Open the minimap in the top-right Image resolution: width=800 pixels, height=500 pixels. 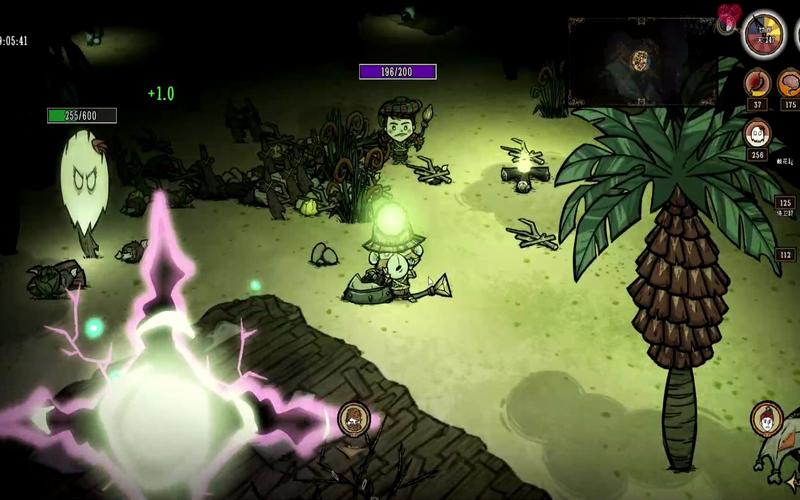(x=641, y=60)
